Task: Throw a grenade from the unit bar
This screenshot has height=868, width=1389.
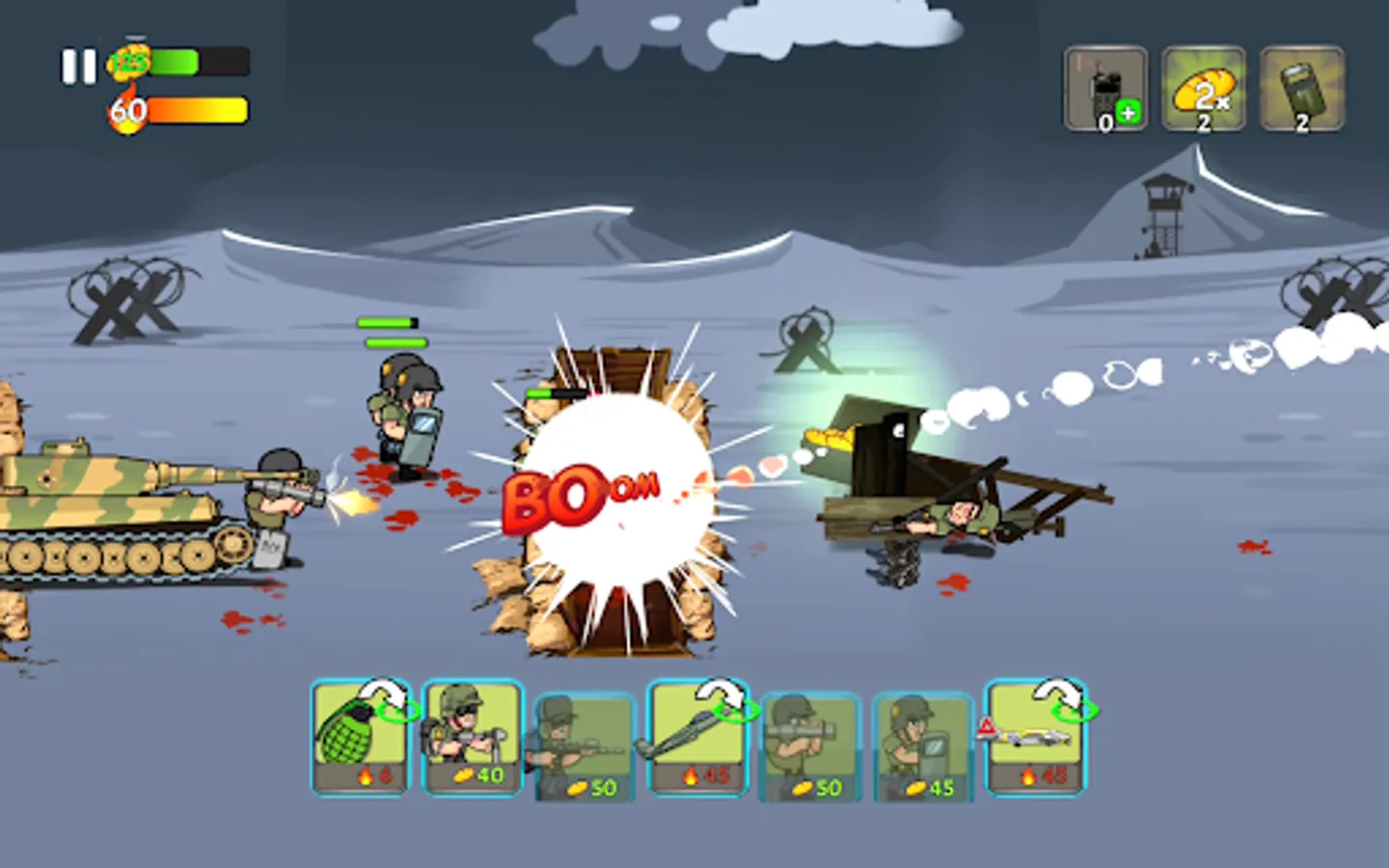Action: pos(359,738)
